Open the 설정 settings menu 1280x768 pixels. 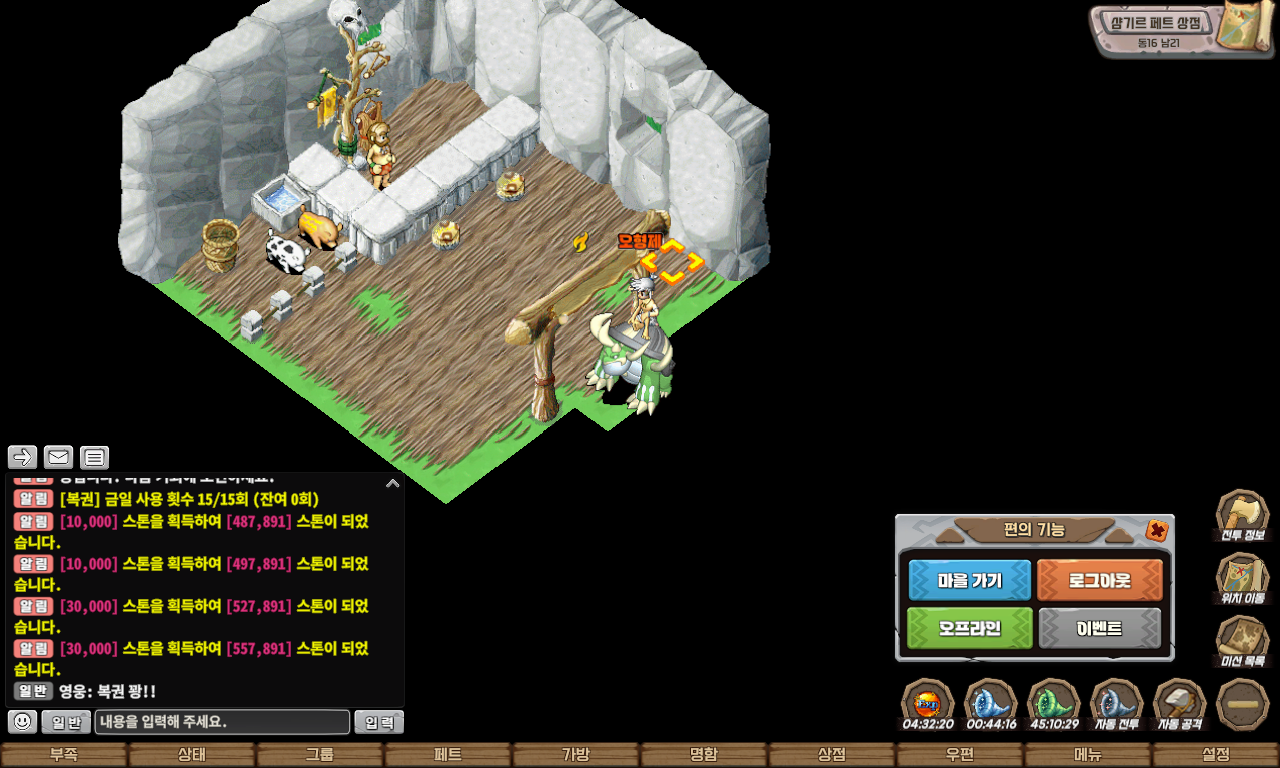pos(1216,755)
